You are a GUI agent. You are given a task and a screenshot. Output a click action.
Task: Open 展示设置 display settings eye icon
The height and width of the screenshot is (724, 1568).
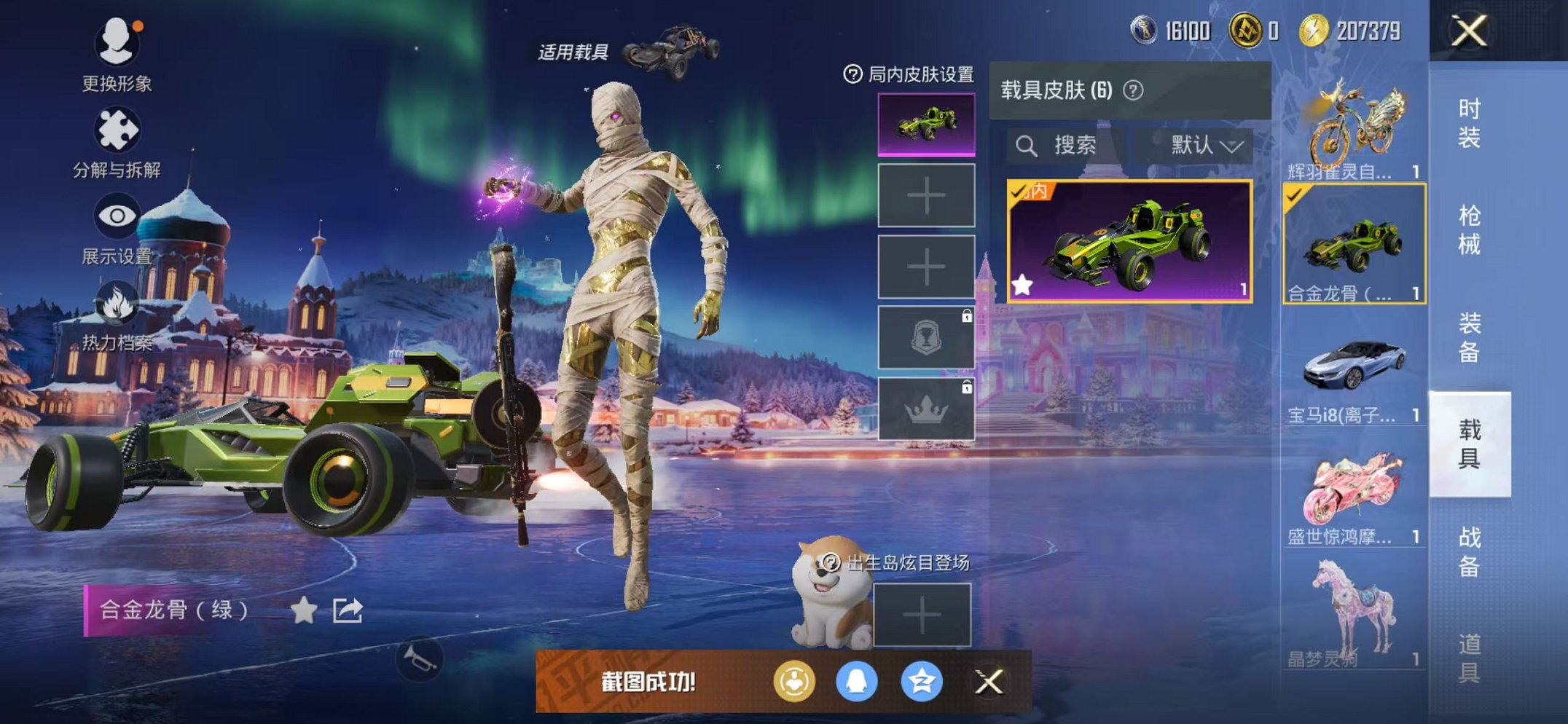click(x=118, y=215)
